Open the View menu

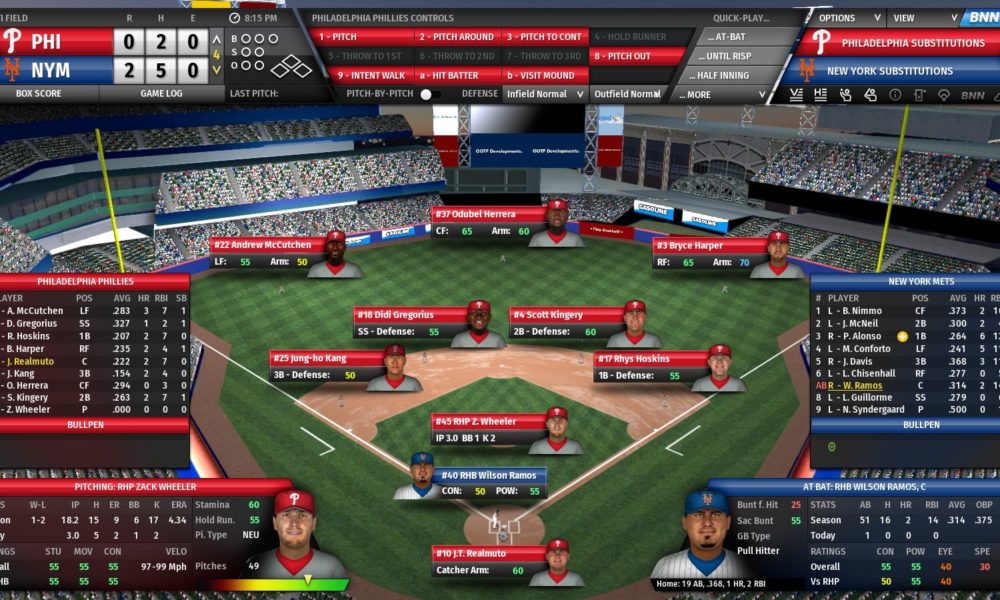pyautogui.click(x=916, y=18)
